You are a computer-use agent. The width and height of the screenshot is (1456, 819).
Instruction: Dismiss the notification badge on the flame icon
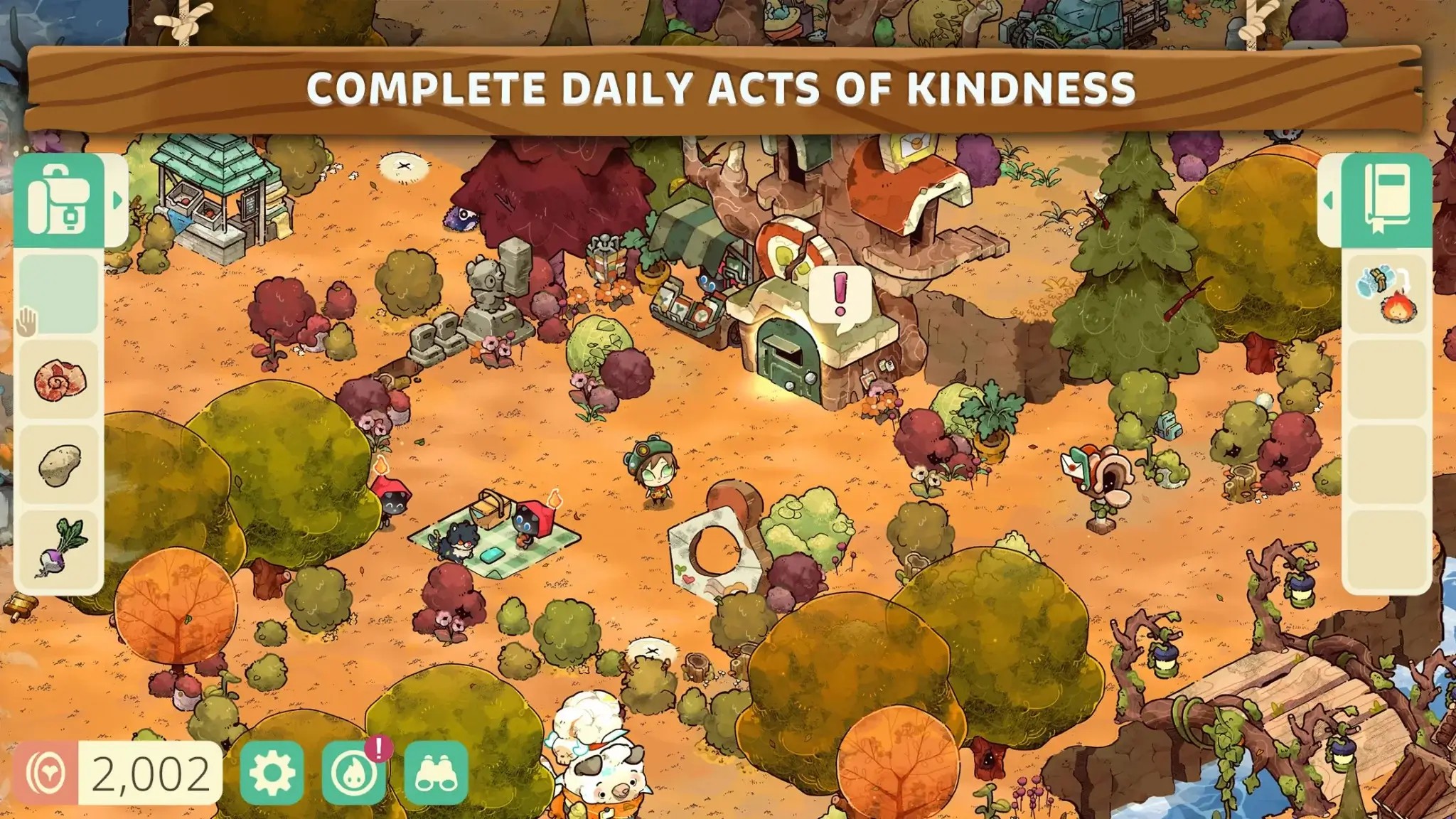click(x=379, y=750)
